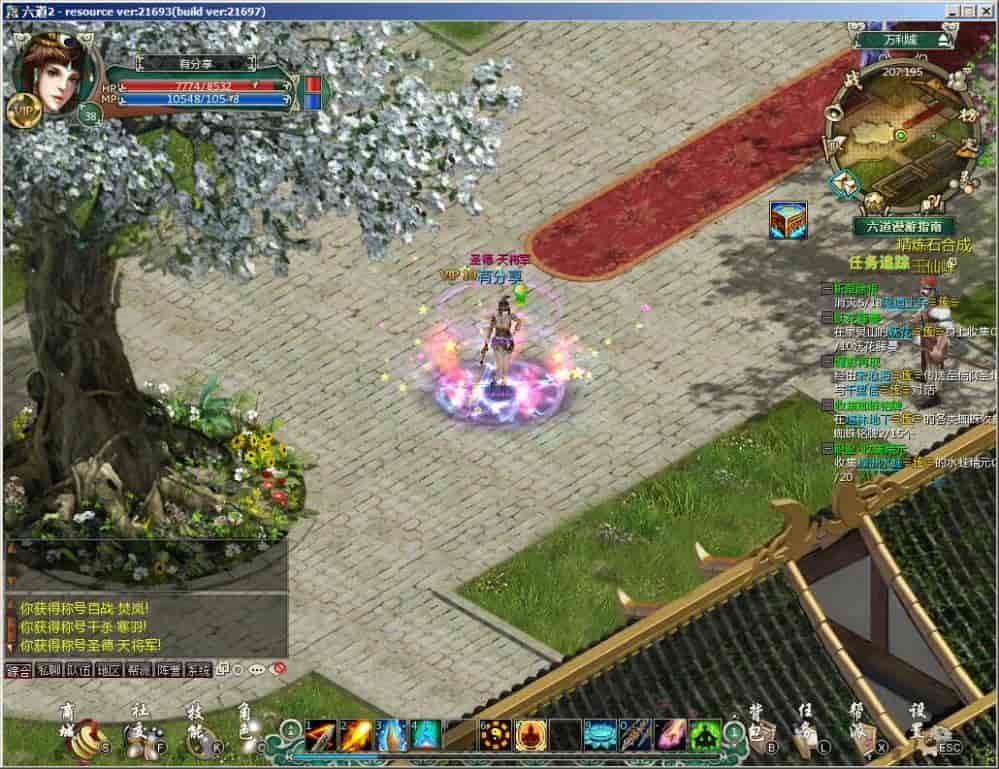
Task: Click the player portrait avatar
Action: [x=55, y=72]
